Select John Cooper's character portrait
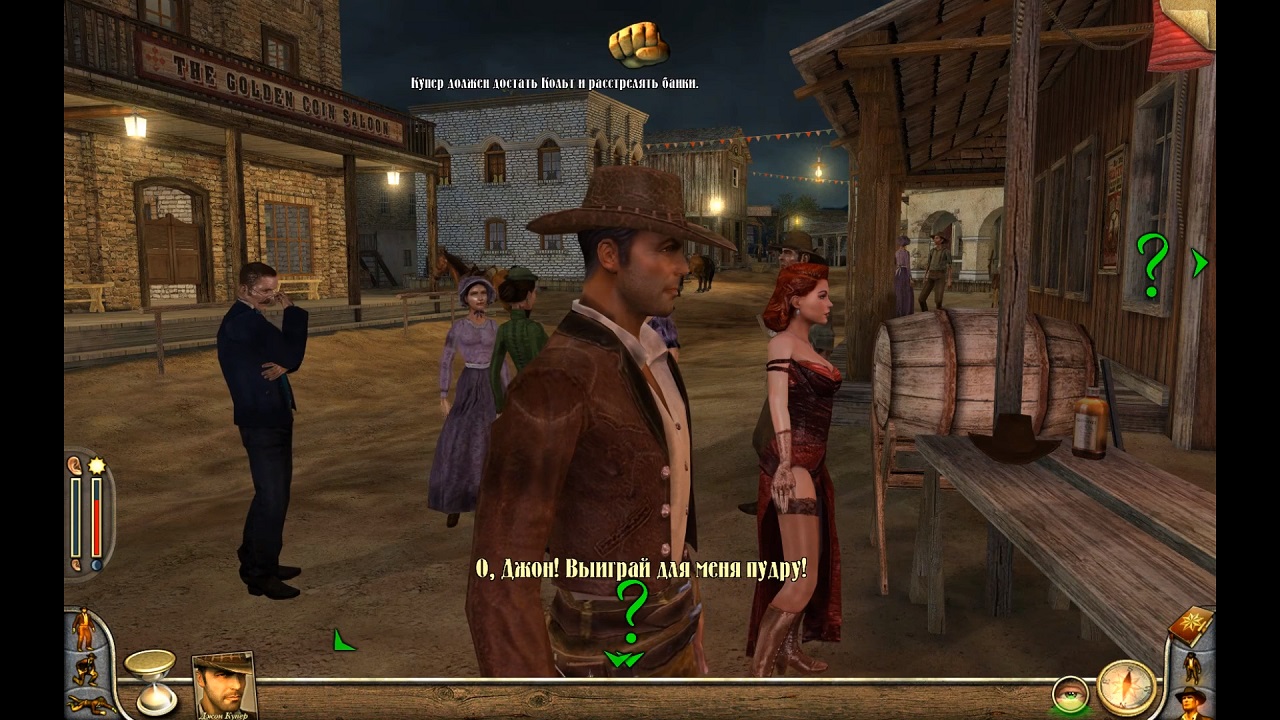Image resolution: width=1280 pixels, height=720 pixels. click(x=223, y=685)
